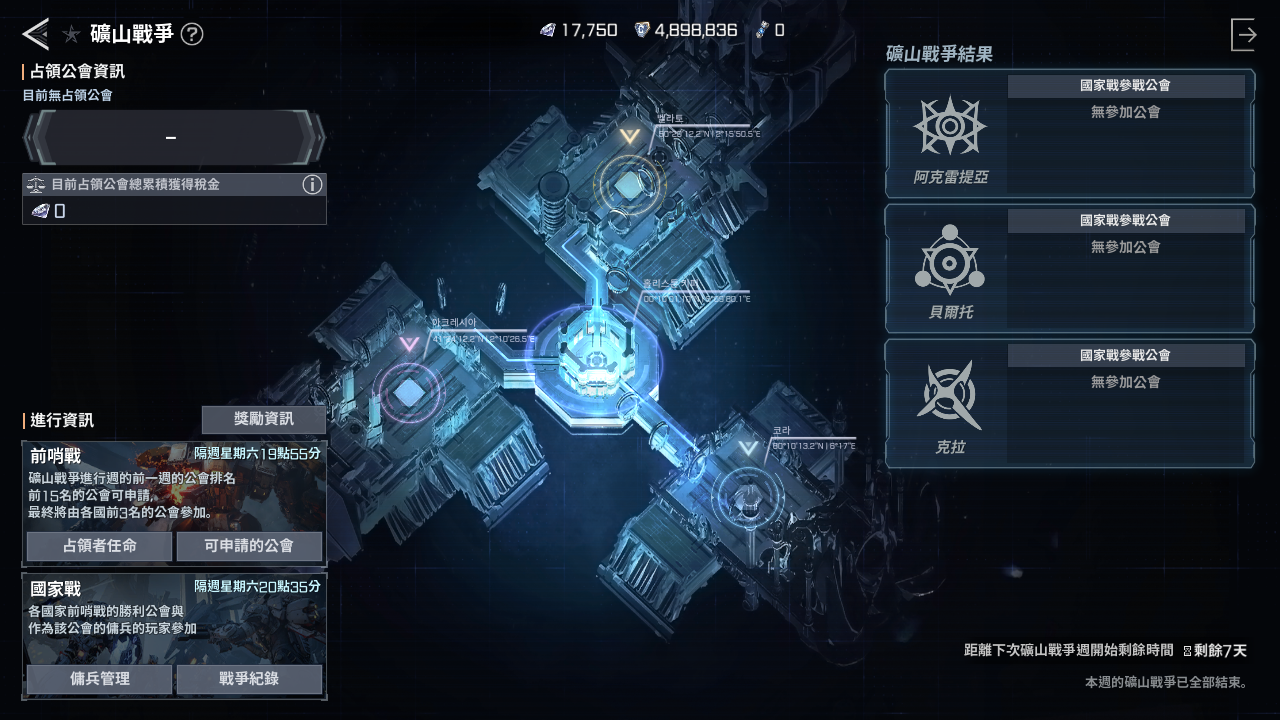1280x720 pixels.
Task: Click the back arrow at top left
Action: [x=34, y=33]
